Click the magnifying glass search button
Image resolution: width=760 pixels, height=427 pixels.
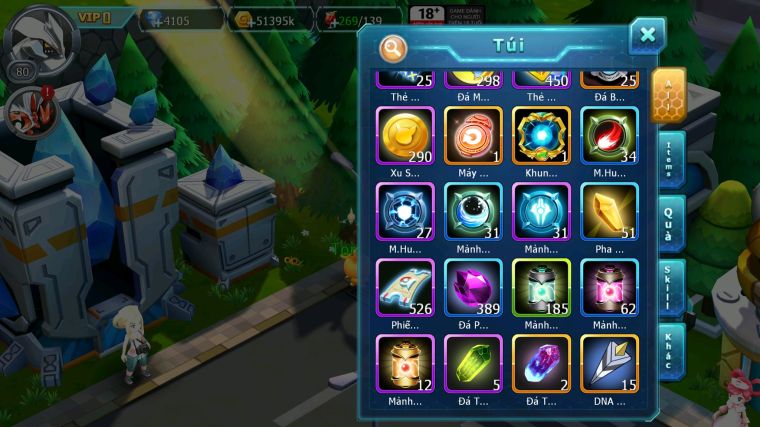[393, 47]
